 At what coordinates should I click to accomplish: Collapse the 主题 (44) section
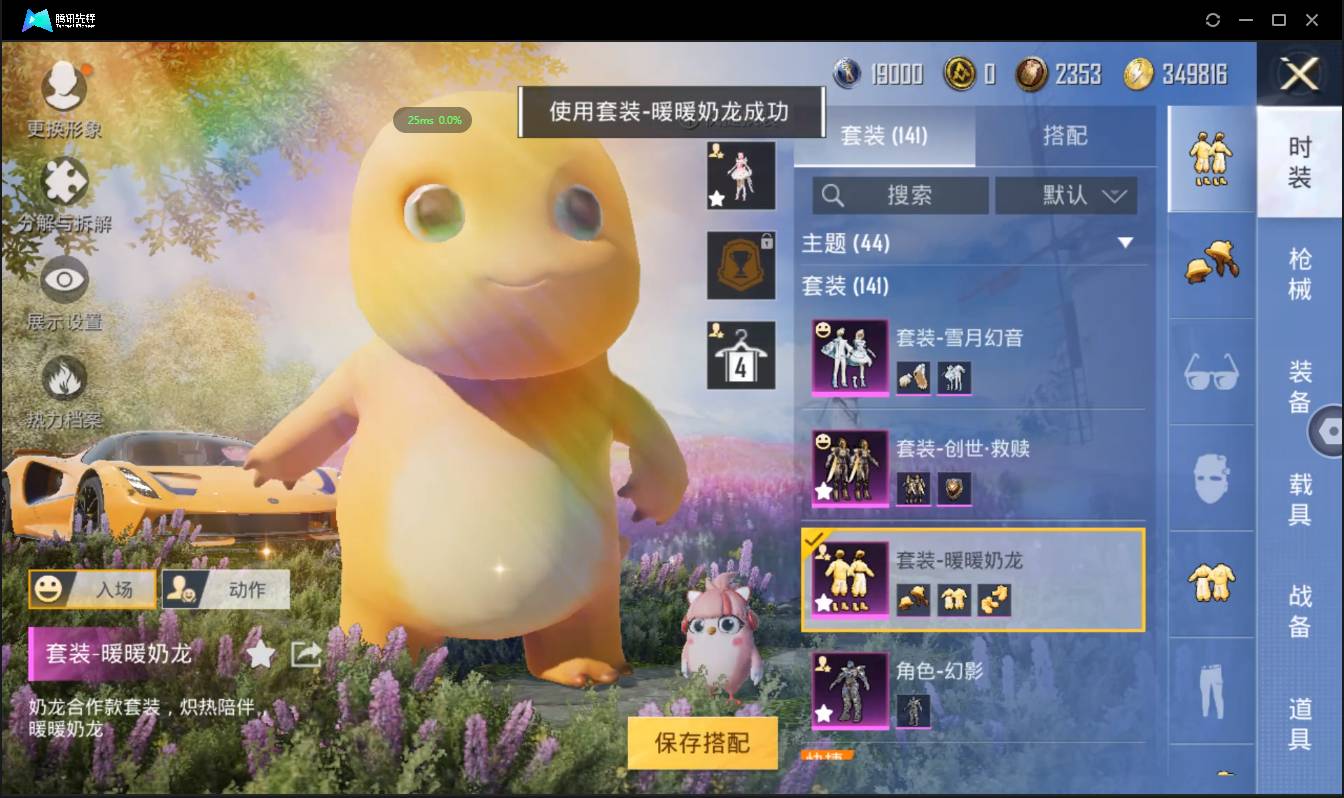(1127, 243)
